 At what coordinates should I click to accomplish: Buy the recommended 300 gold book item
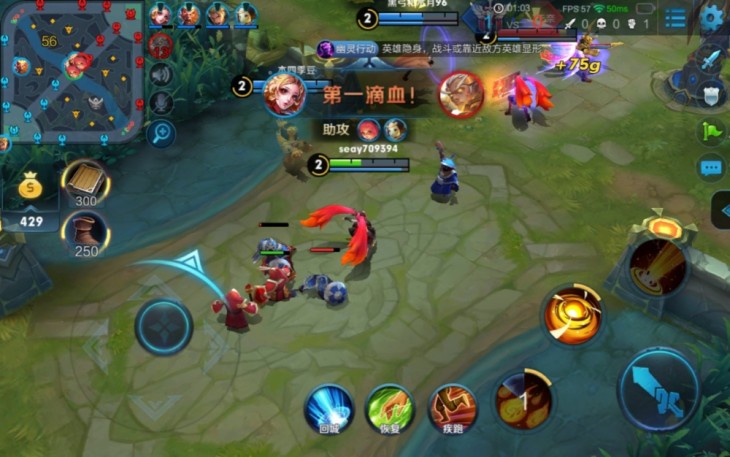click(x=86, y=183)
